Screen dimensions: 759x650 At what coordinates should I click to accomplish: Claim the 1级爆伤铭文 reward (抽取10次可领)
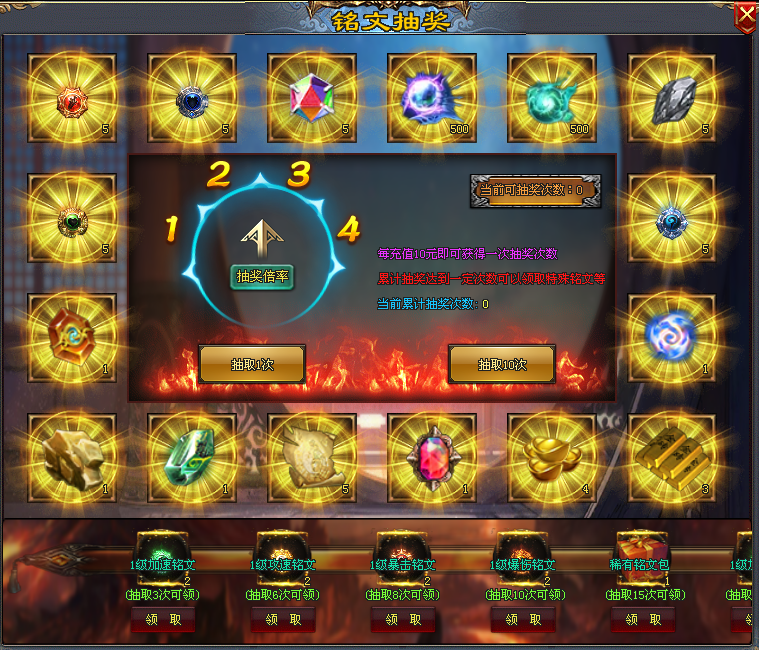pyautogui.click(x=521, y=620)
